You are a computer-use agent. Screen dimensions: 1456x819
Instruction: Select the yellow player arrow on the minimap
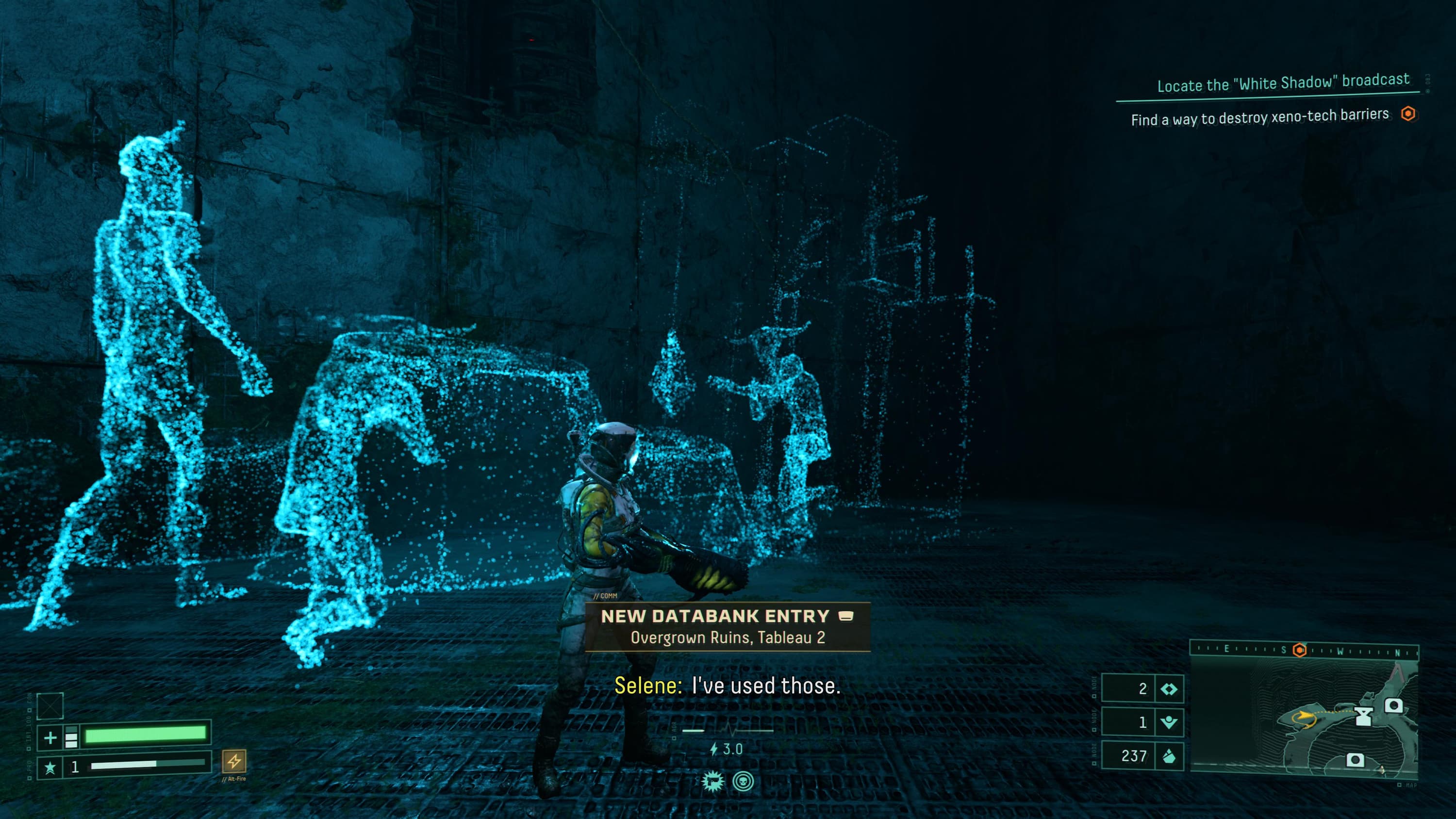(x=1305, y=716)
